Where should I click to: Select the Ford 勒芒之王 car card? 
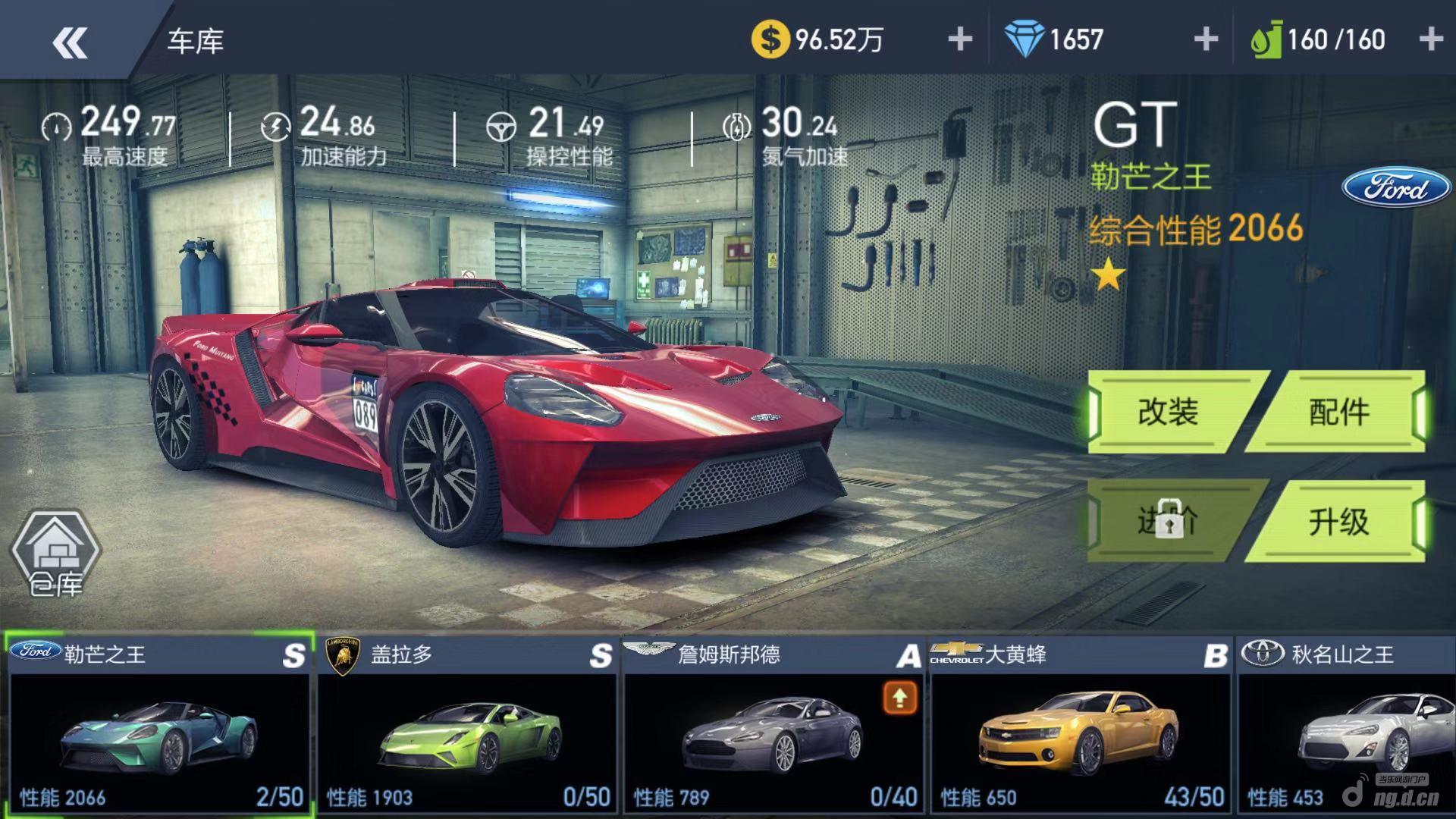pyautogui.click(x=159, y=724)
